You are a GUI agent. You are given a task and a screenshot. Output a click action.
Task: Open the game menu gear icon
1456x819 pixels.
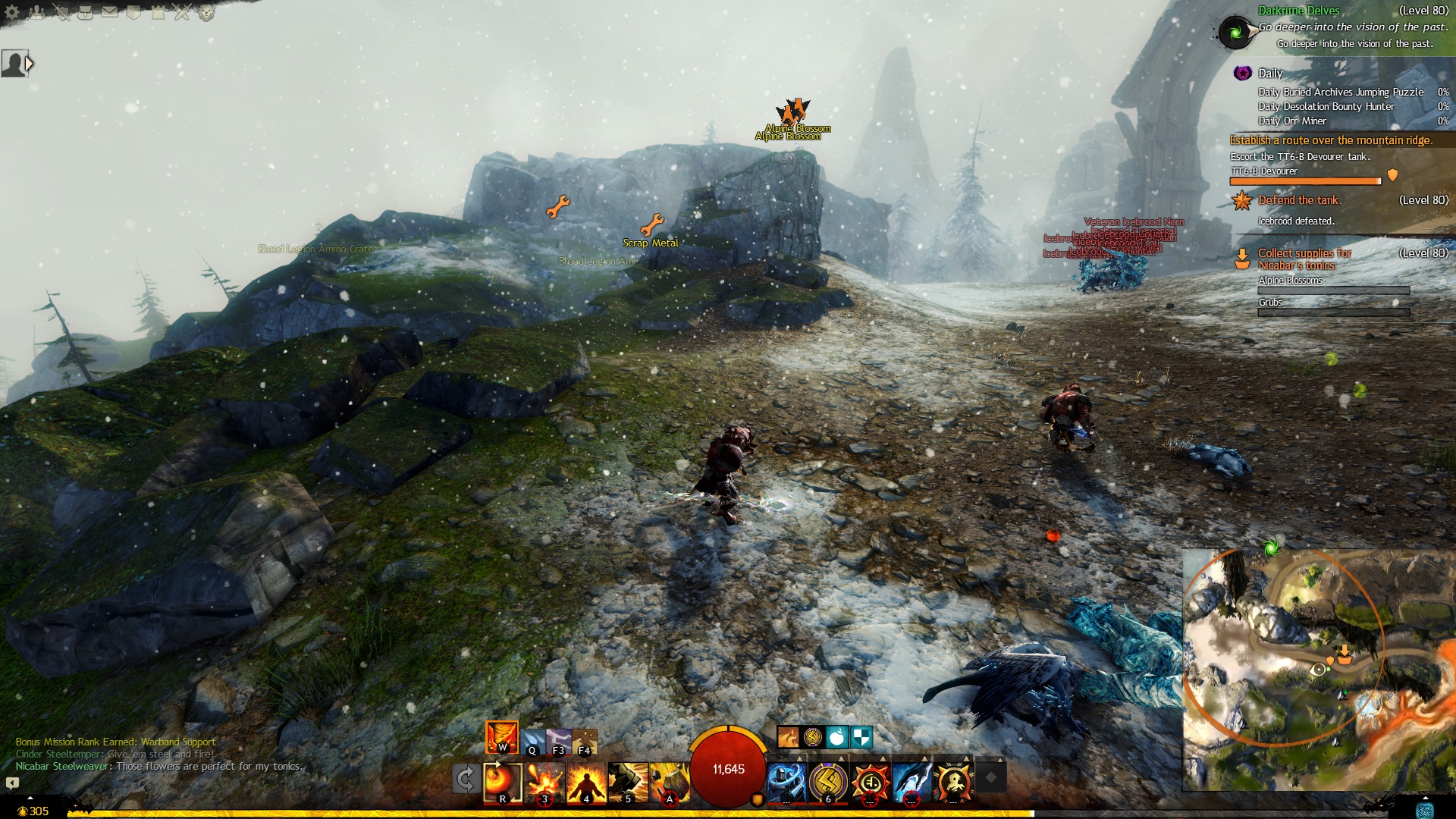coord(12,12)
